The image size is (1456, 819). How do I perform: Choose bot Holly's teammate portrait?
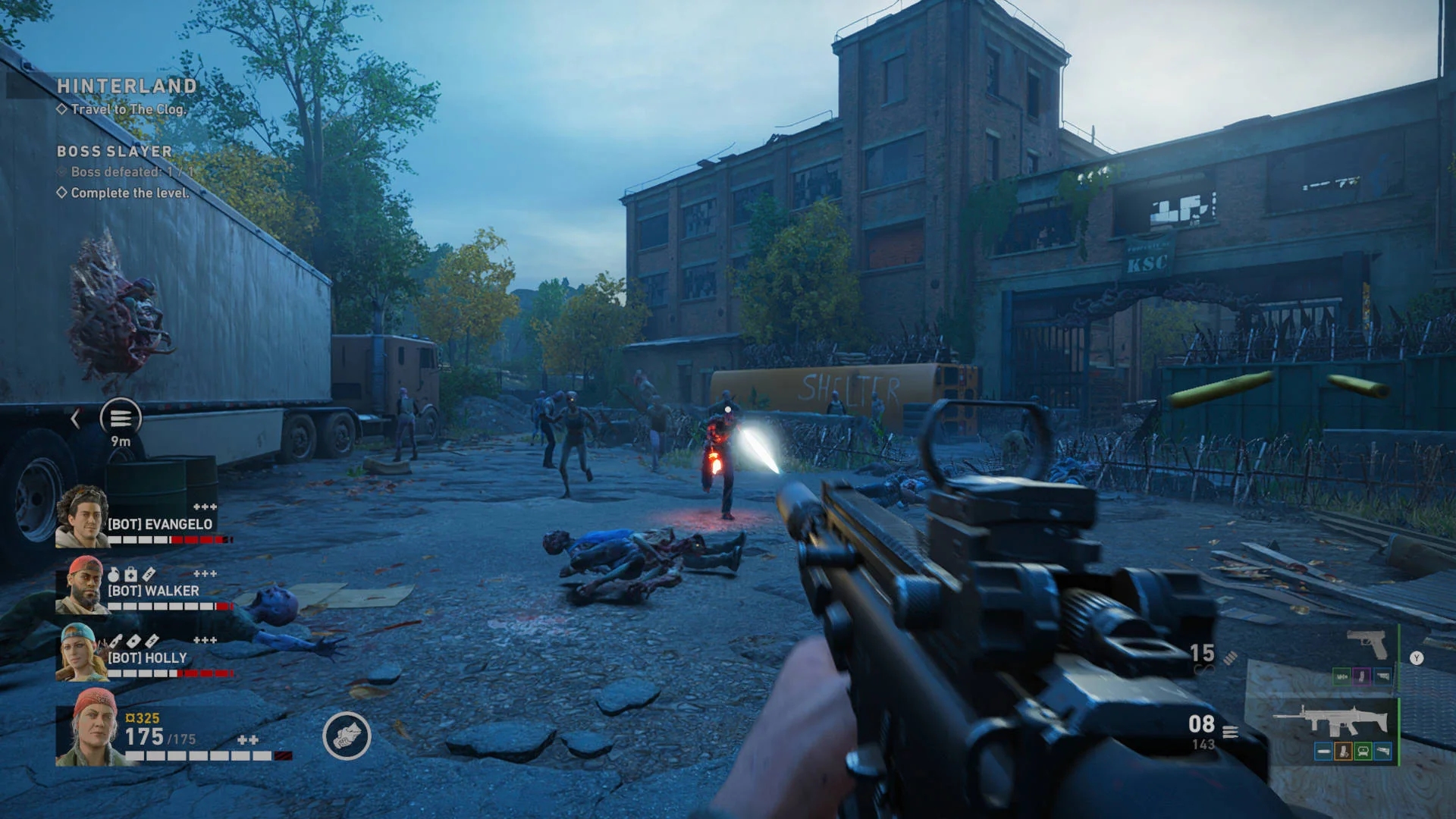[x=81, y=651]
